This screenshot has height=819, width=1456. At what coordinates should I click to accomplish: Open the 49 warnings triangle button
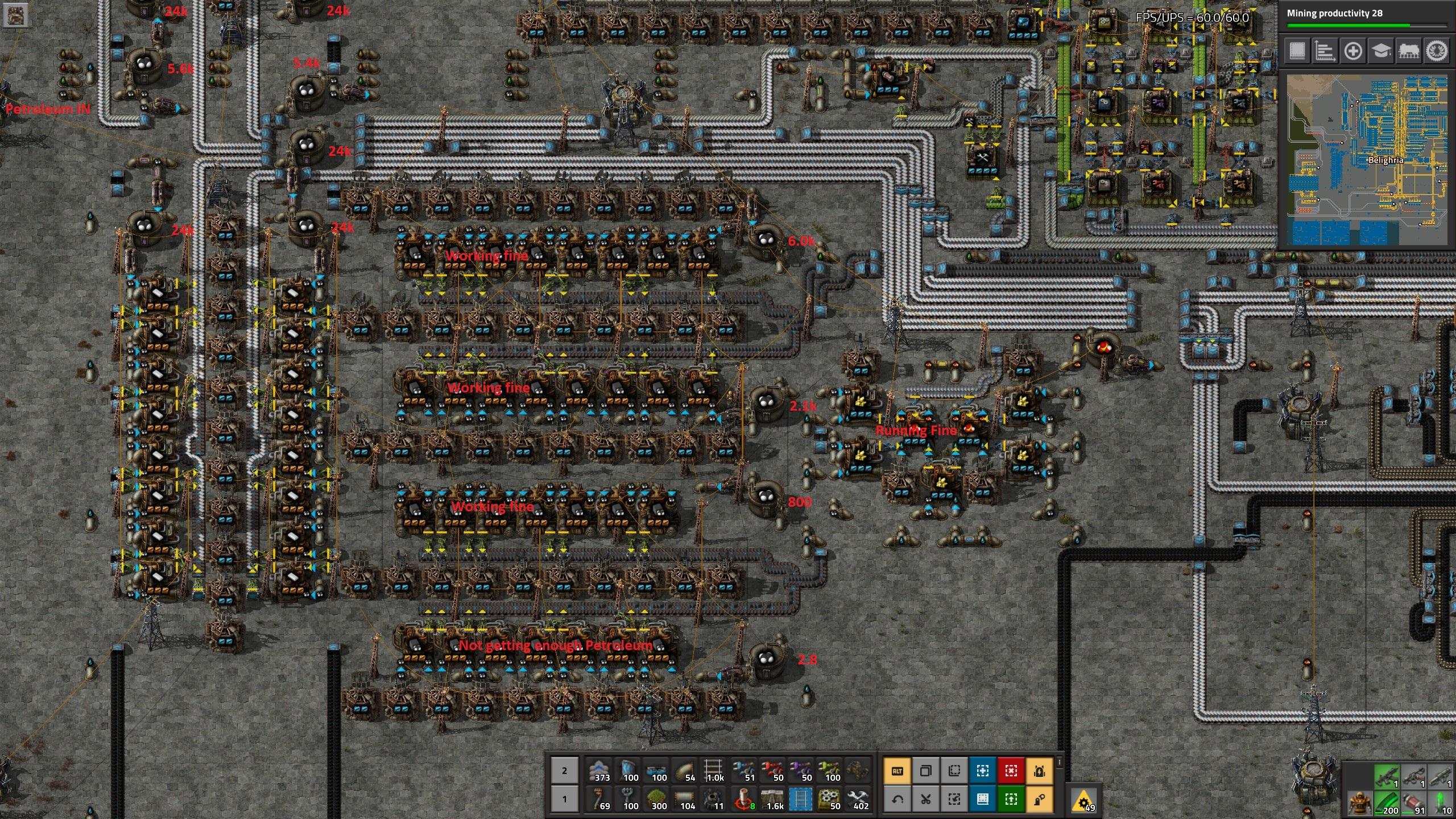pyautogui.click(x=1084, y=802)
